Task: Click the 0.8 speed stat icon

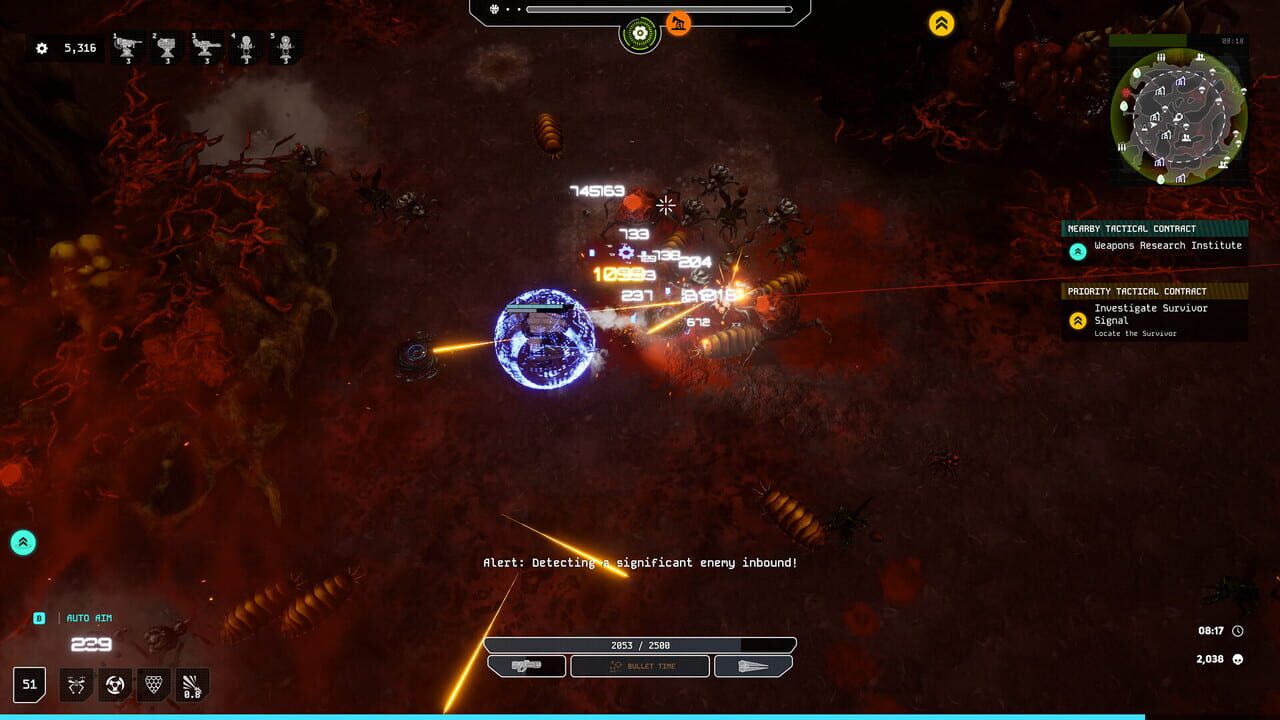Action: click(x=190, y=684)
